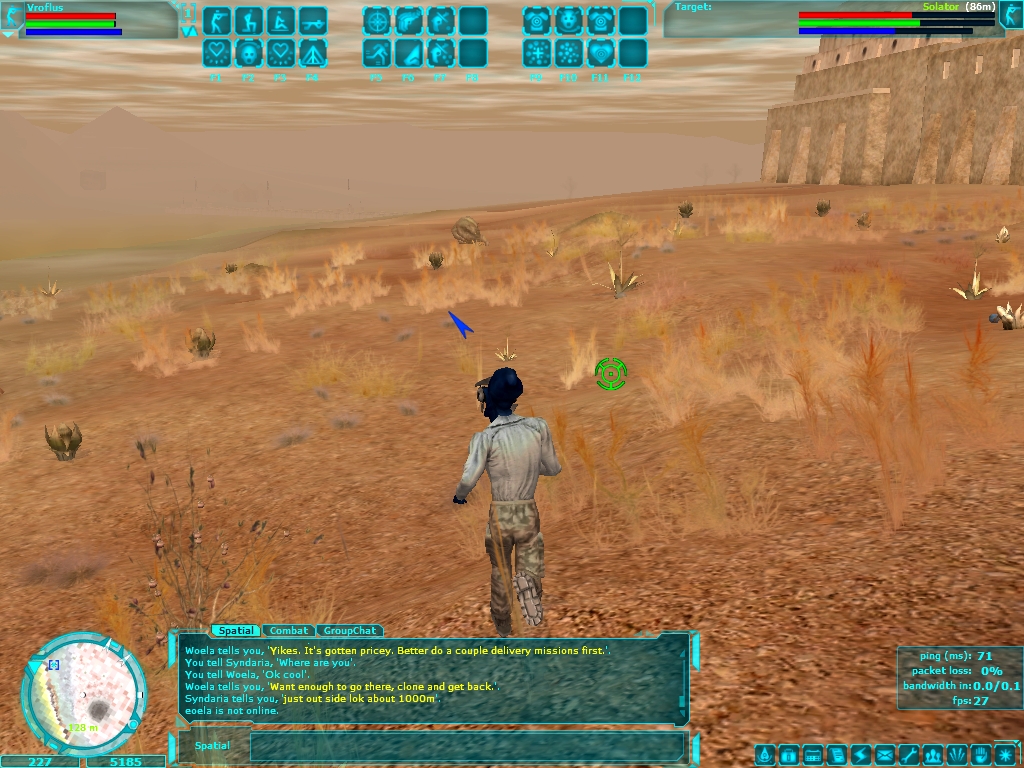Screen dimensions: 1024x768
Task: Click the chat text input field
Action: pos(466,746)
